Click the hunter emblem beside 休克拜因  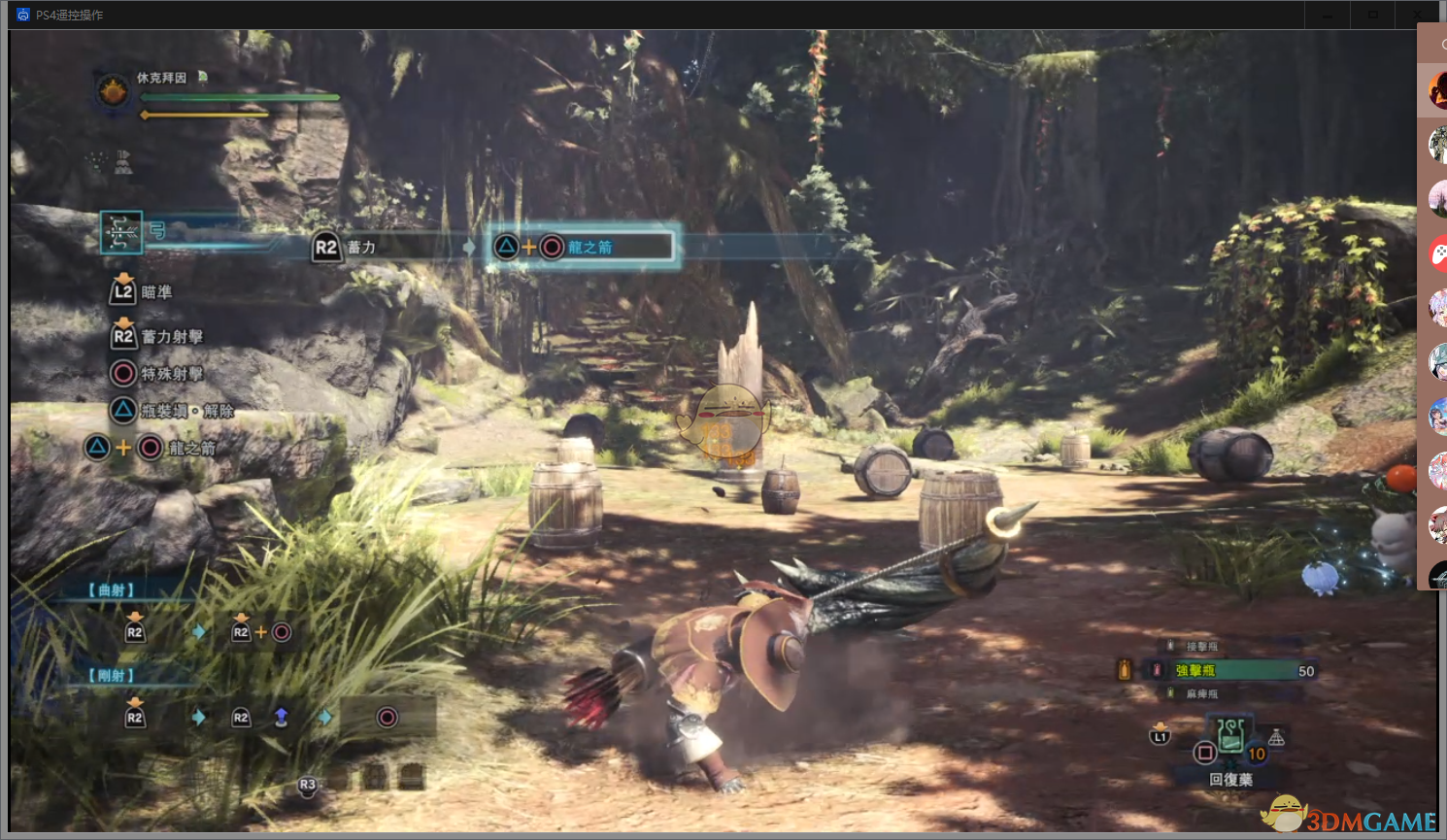pyautogui.click(x=115, y=91)
